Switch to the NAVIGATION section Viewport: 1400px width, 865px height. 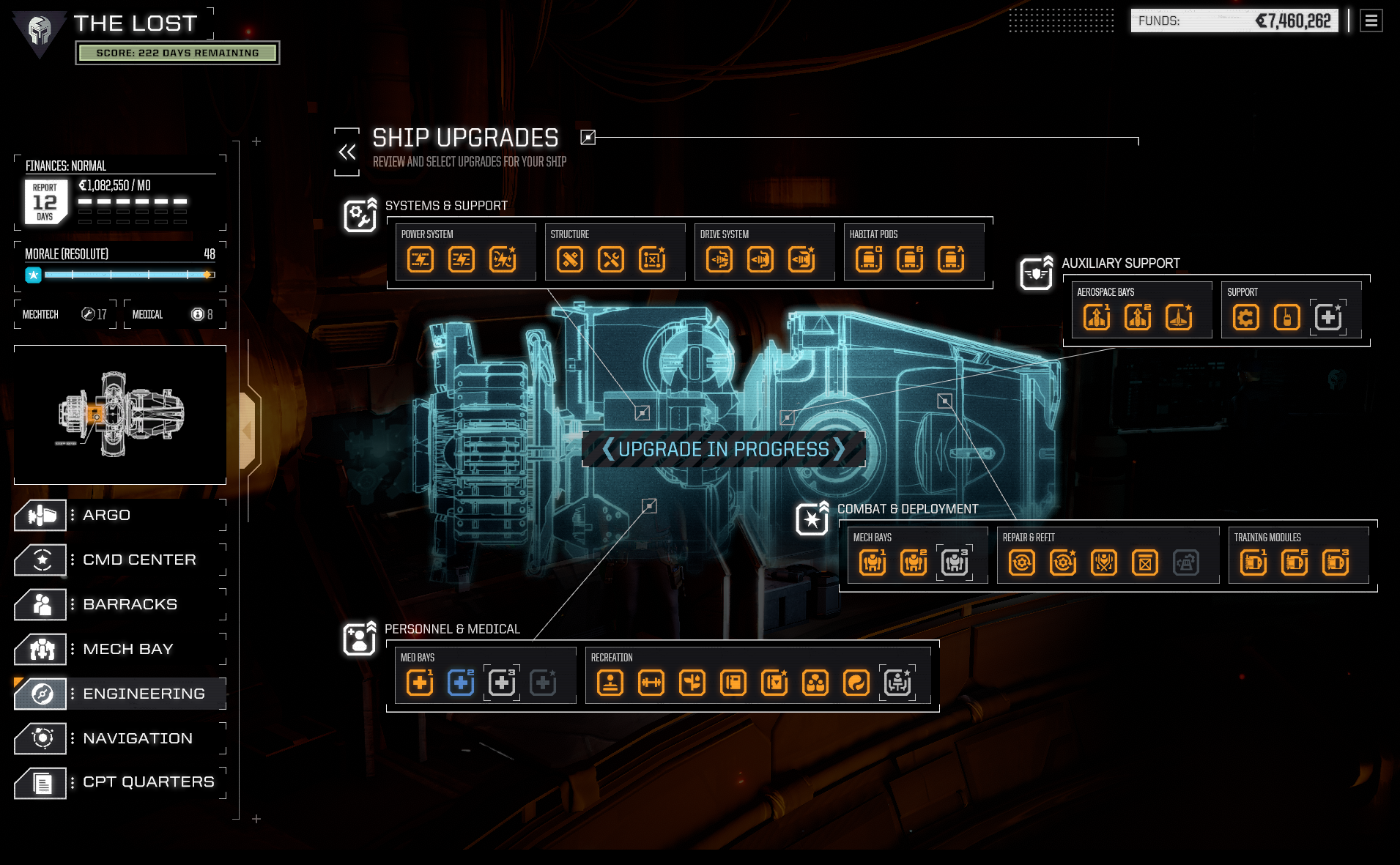(138, 738)
